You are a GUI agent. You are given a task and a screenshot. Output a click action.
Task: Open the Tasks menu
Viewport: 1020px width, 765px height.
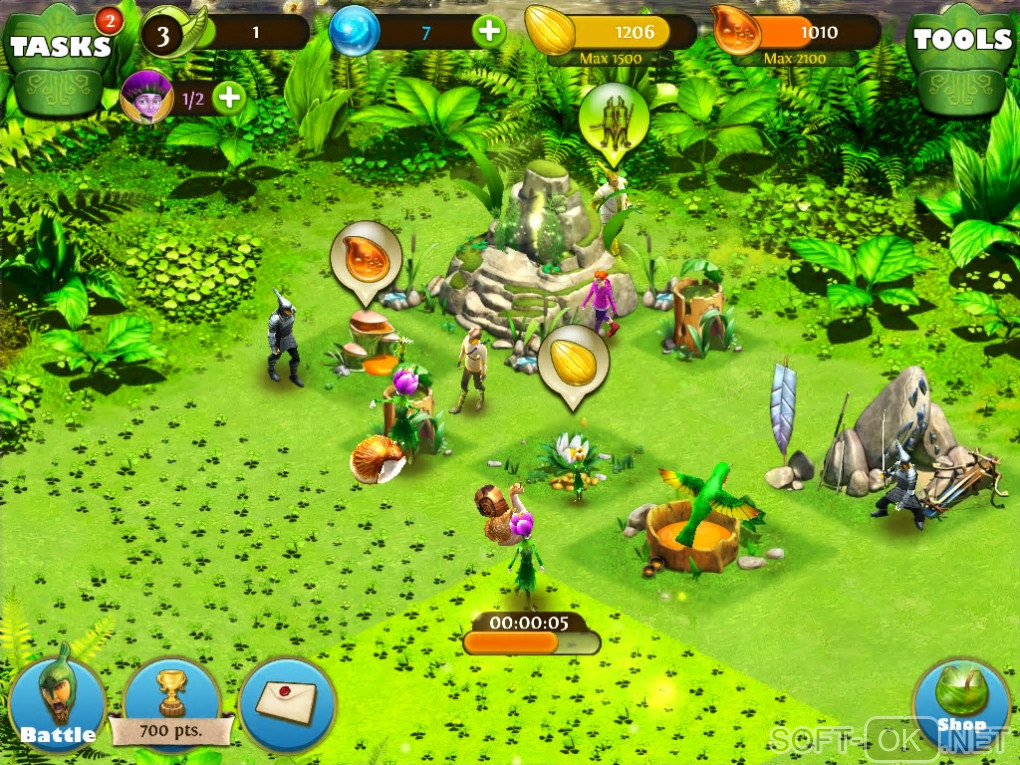[60, 48]
